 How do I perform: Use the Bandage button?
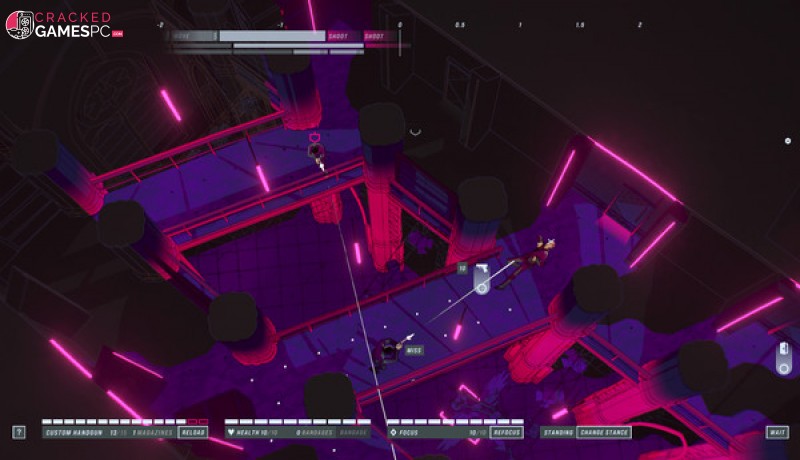point(354,433)
